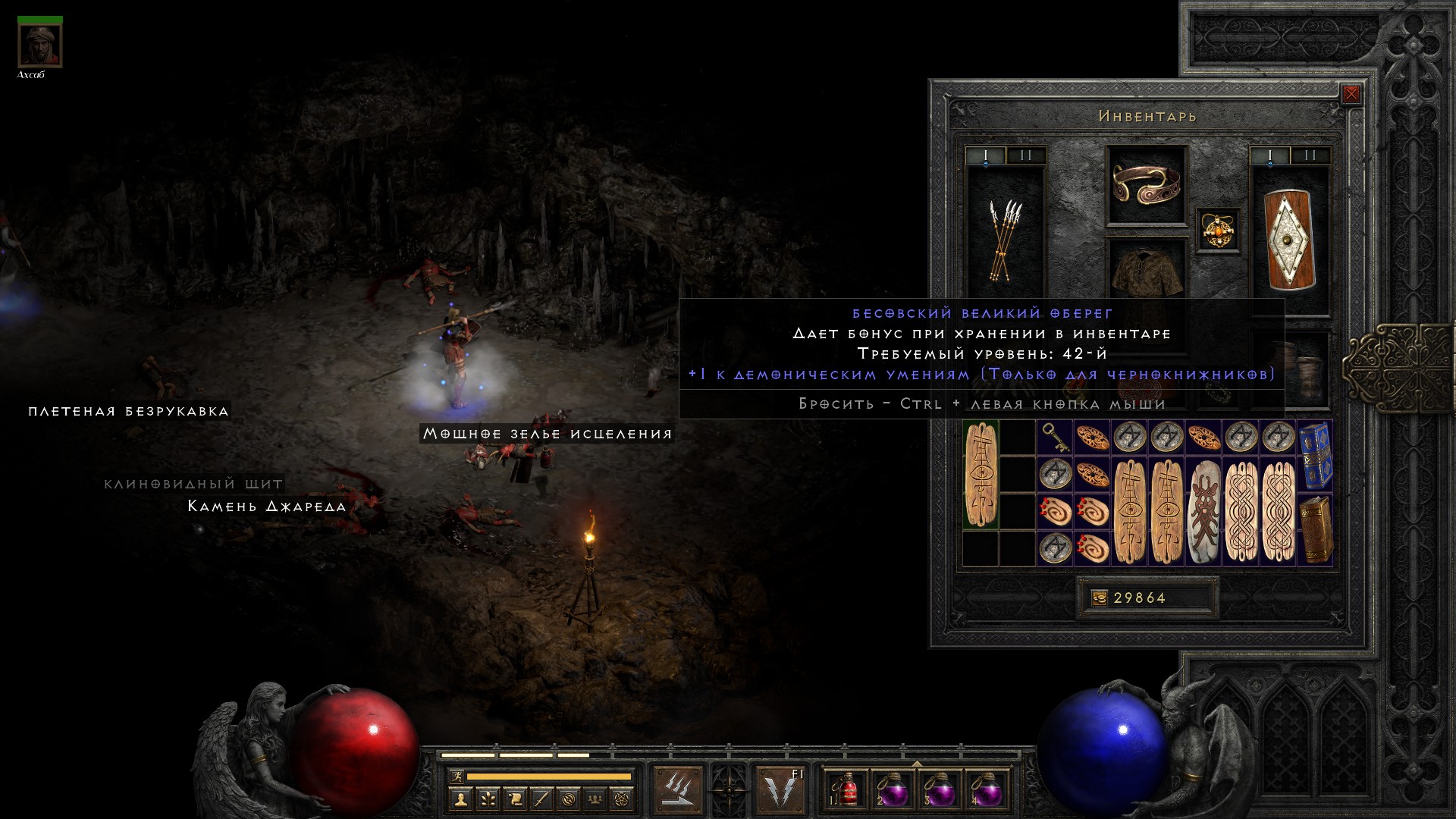Select the equipped javelins weapon slot
1456x819 pixels.
tap(1006, 239)
